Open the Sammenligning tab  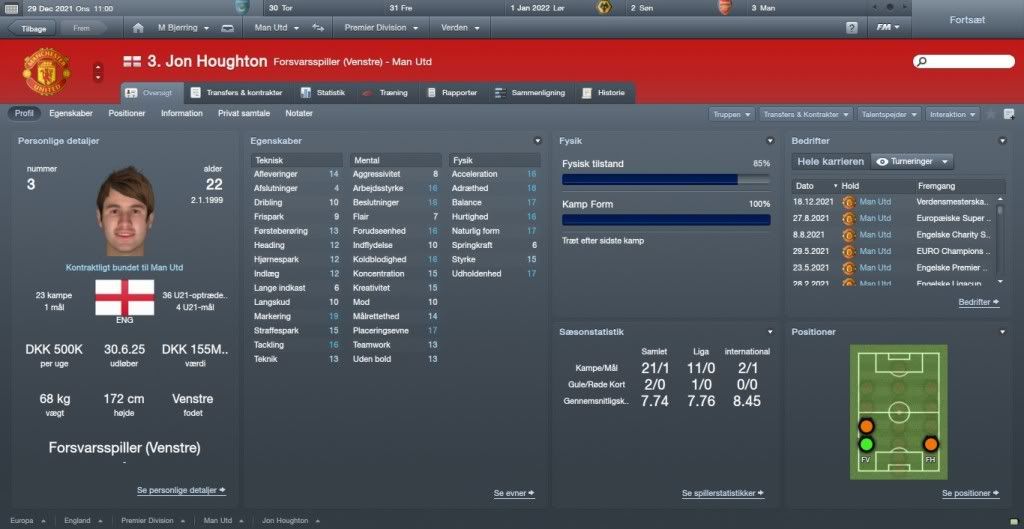[x=531, y=93]
